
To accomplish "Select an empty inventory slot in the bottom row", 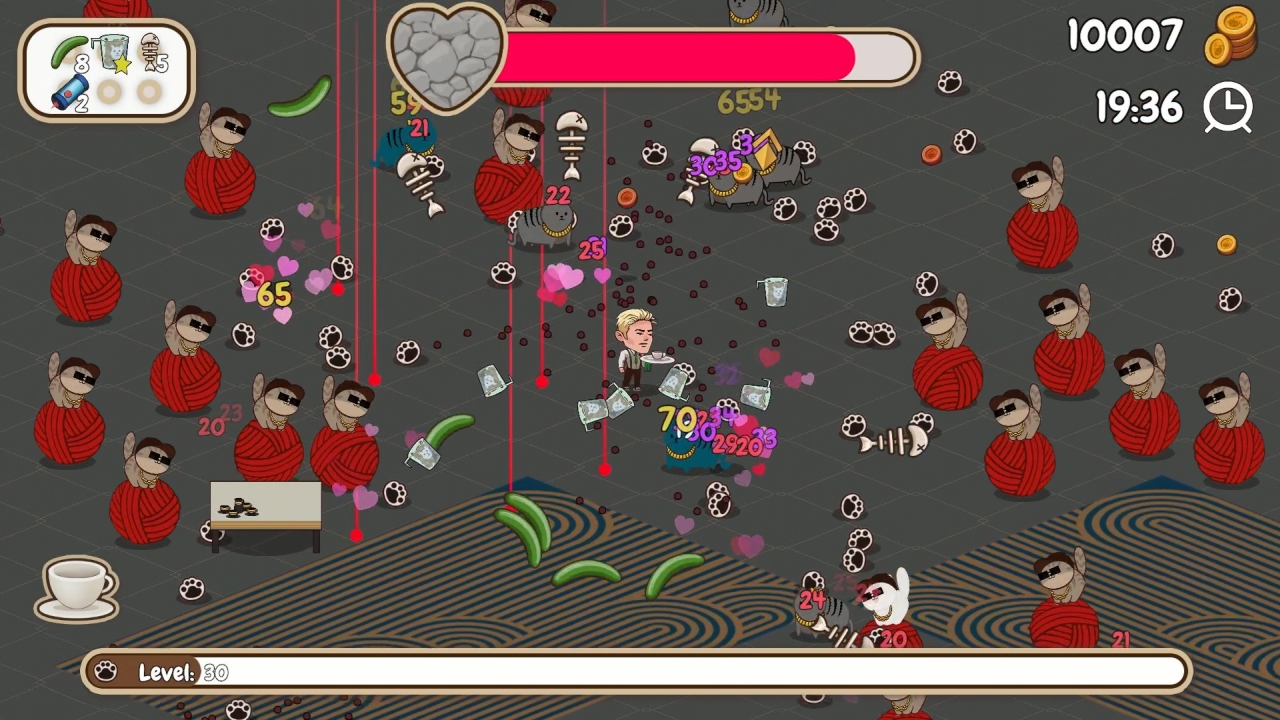I will [110, 93].
